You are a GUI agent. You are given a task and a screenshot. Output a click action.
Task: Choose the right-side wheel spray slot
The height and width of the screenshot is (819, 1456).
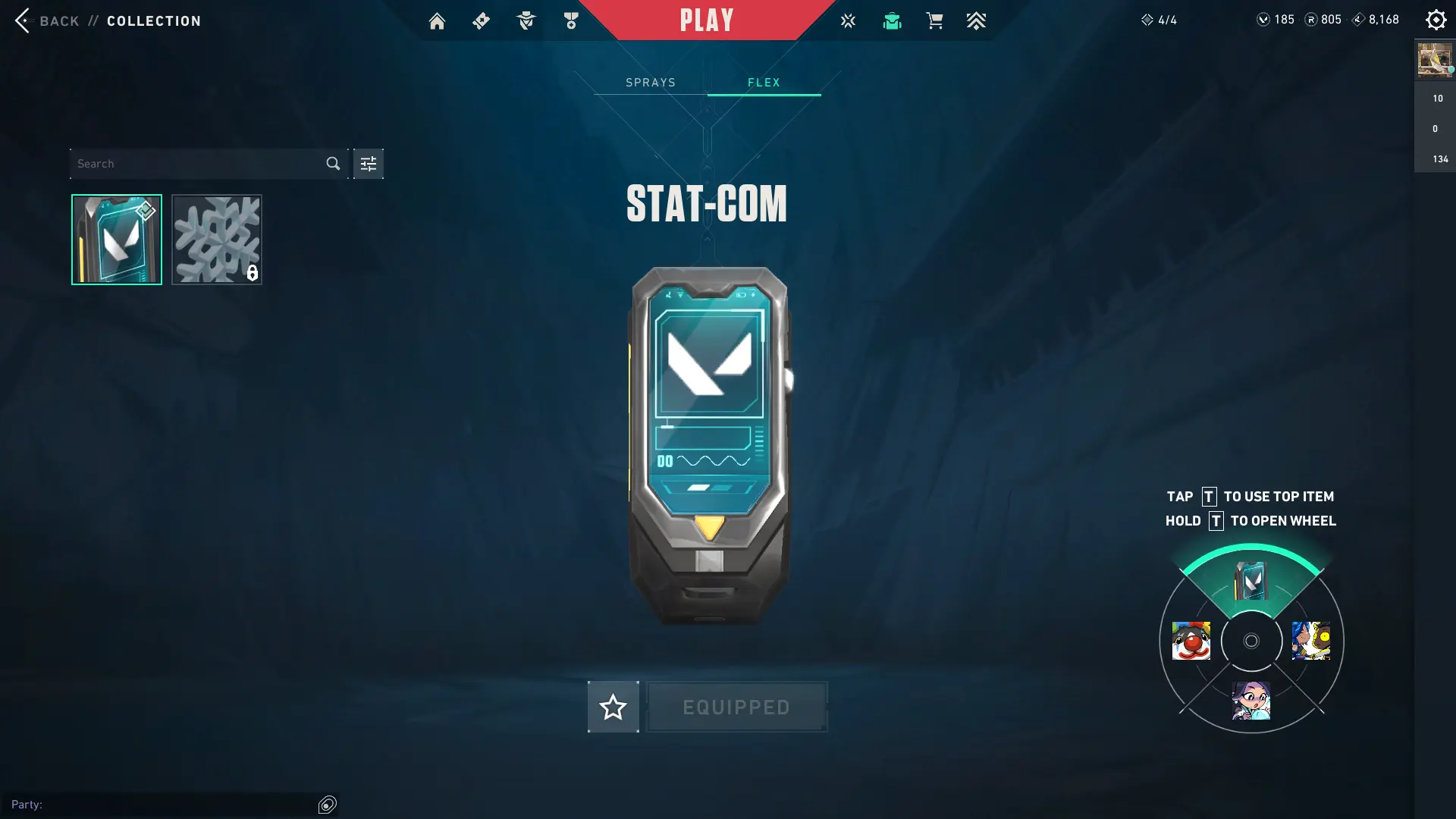tap(1311, 641)
